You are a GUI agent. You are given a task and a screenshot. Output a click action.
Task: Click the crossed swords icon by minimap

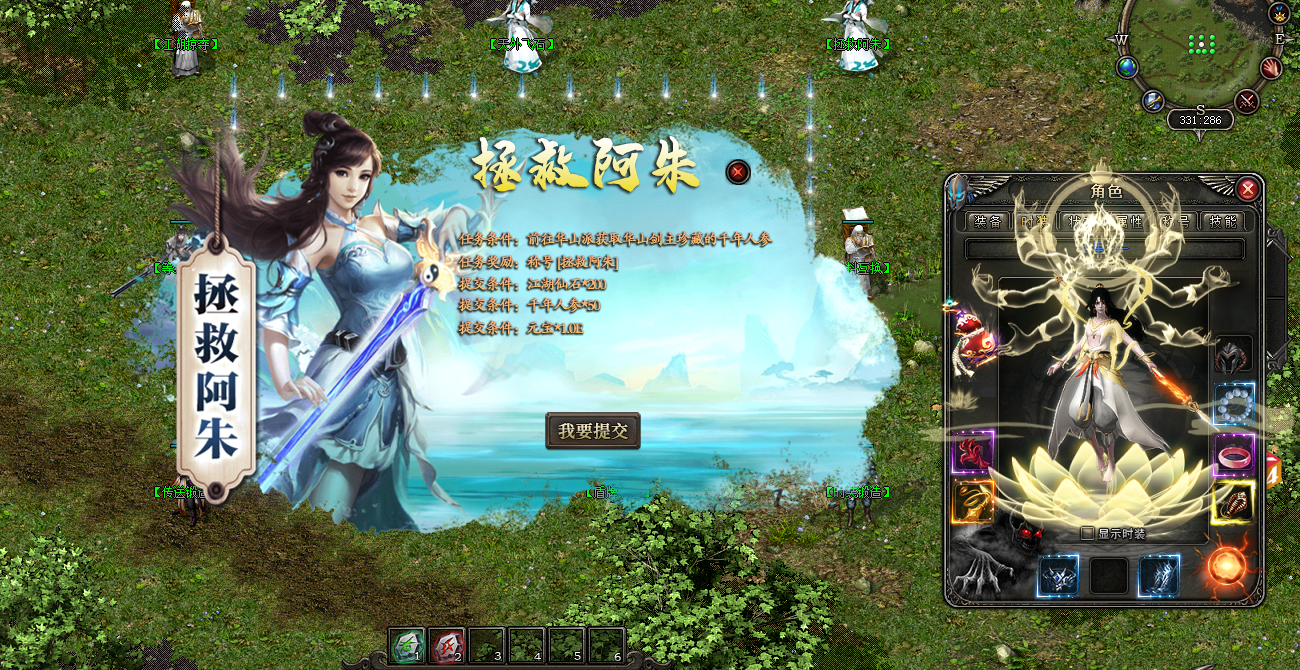(x=1247, y=101)
